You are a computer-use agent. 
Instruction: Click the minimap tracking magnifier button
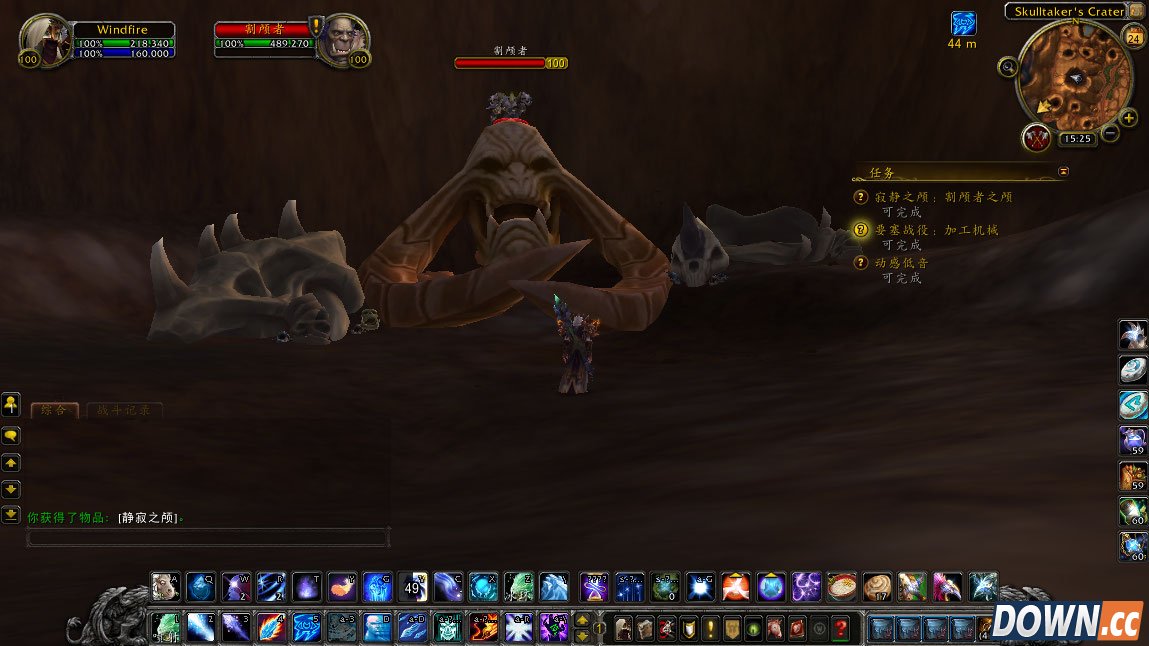tap(1008, 67)
